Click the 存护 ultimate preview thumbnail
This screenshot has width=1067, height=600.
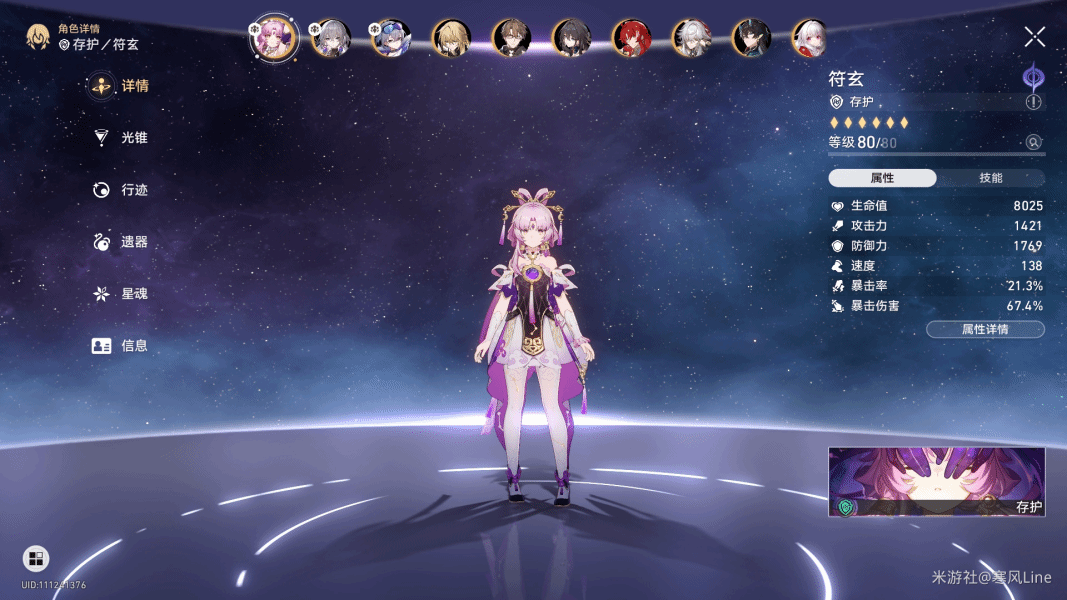(936, 482)
